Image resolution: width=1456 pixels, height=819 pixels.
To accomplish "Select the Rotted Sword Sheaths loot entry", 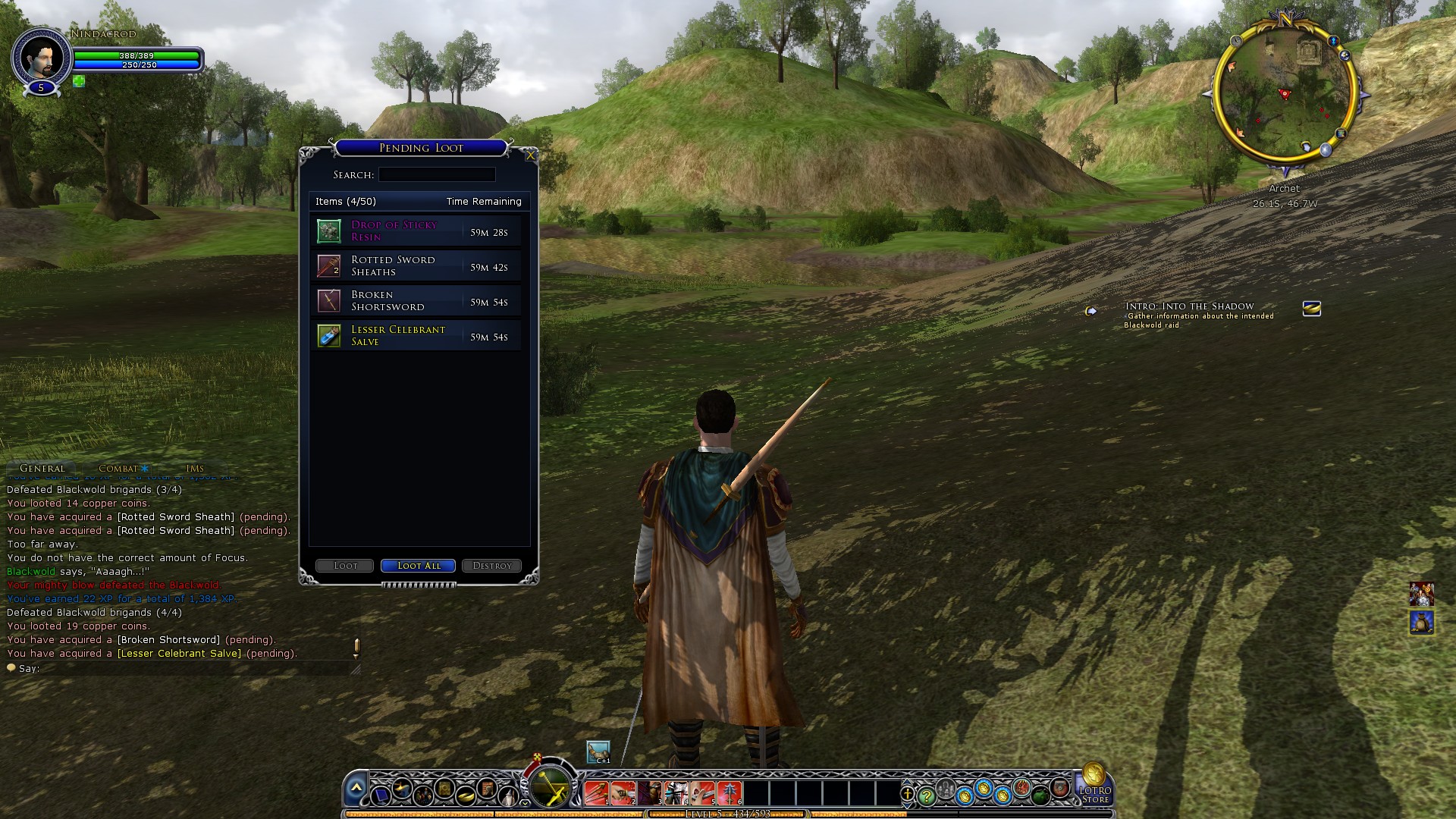I will (x=416, y=266).
